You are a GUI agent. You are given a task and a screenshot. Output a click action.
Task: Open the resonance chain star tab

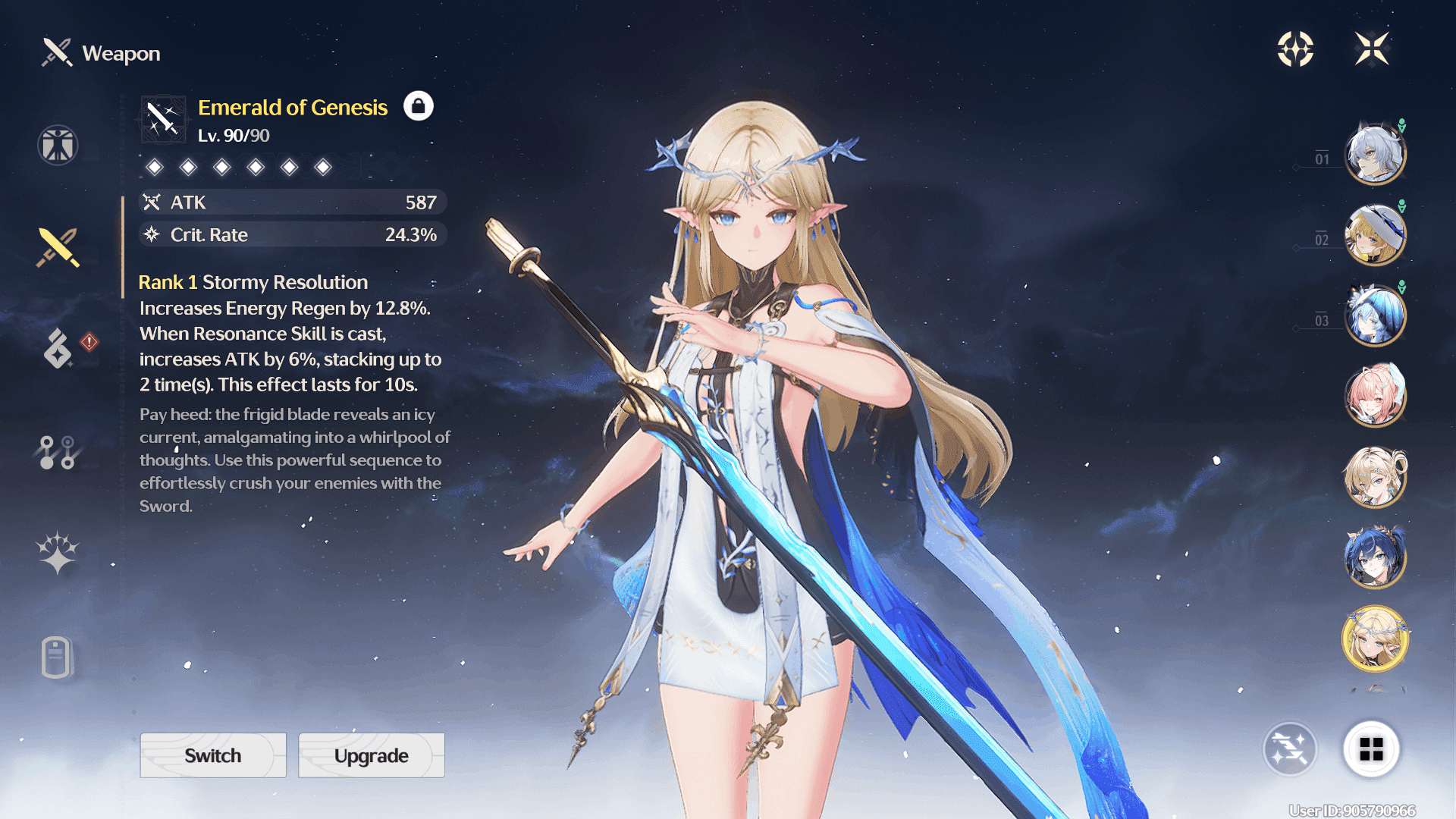tap(58, 552)
